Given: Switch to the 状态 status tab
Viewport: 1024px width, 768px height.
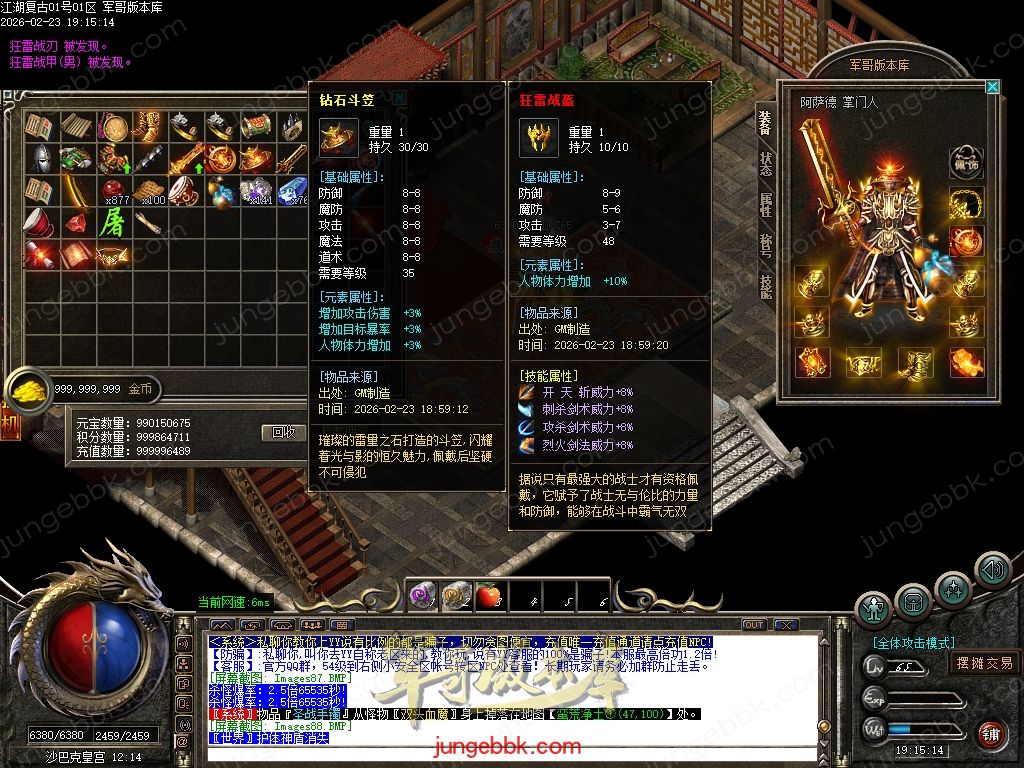Looking at the screenshot, I should pyautogui.click(x=765, y=163).
